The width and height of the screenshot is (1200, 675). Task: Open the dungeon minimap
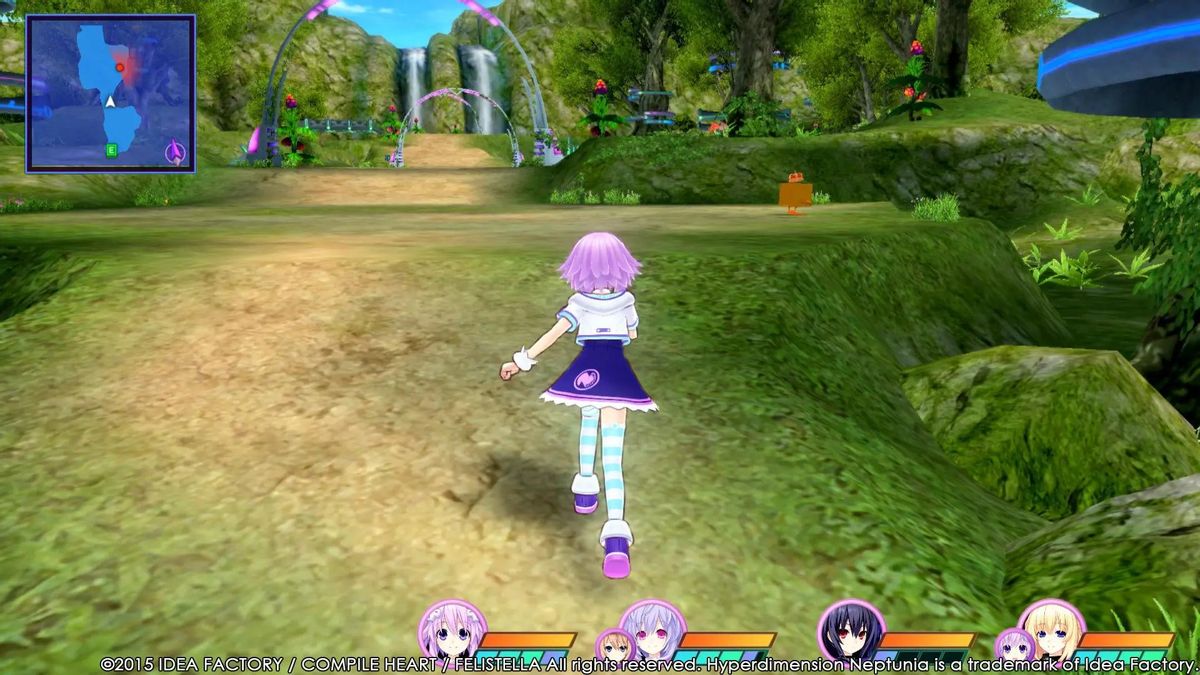(x=110, y=94)
